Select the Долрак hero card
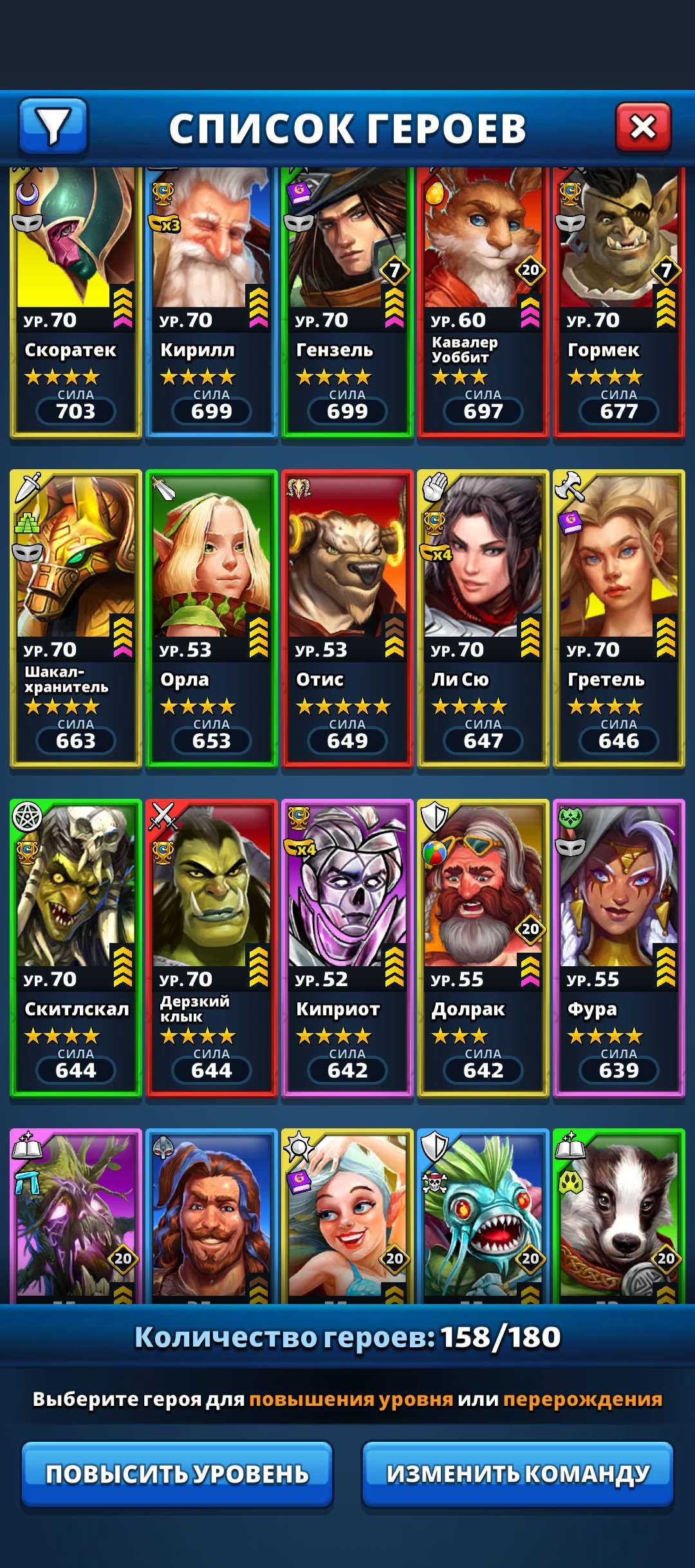This screenshot has height=1568, width=695. pyautogui.click(x=483, y=947)
